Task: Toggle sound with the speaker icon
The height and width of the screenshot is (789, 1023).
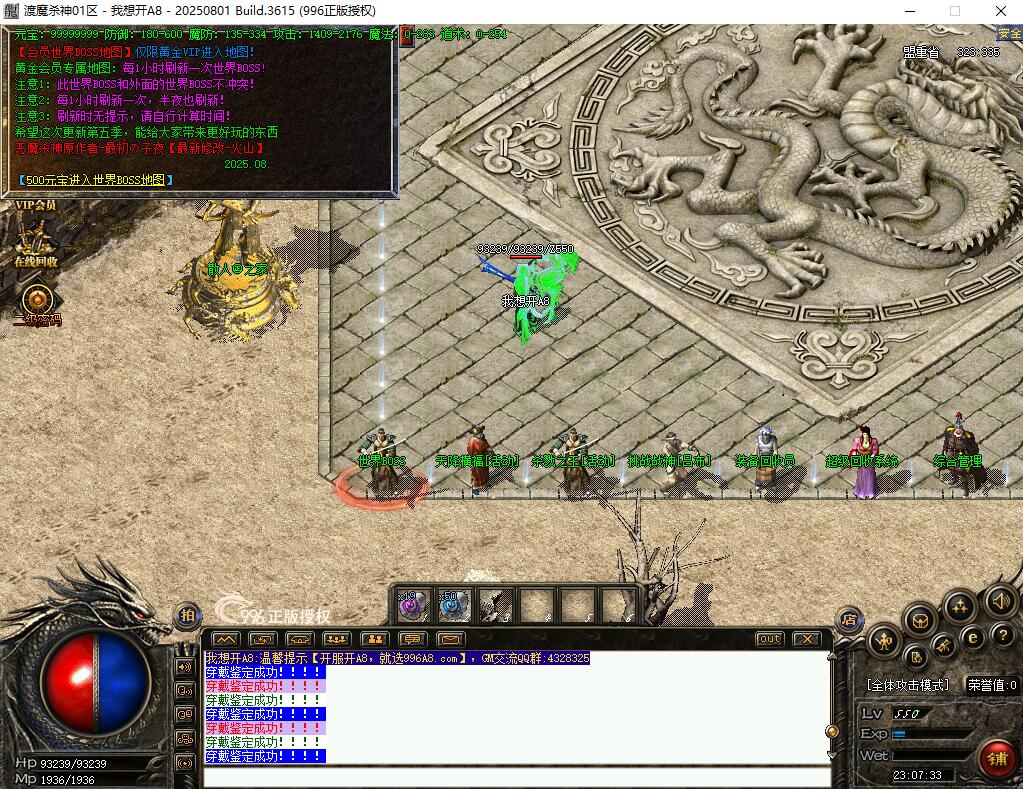Action: [x=999, y=600]
